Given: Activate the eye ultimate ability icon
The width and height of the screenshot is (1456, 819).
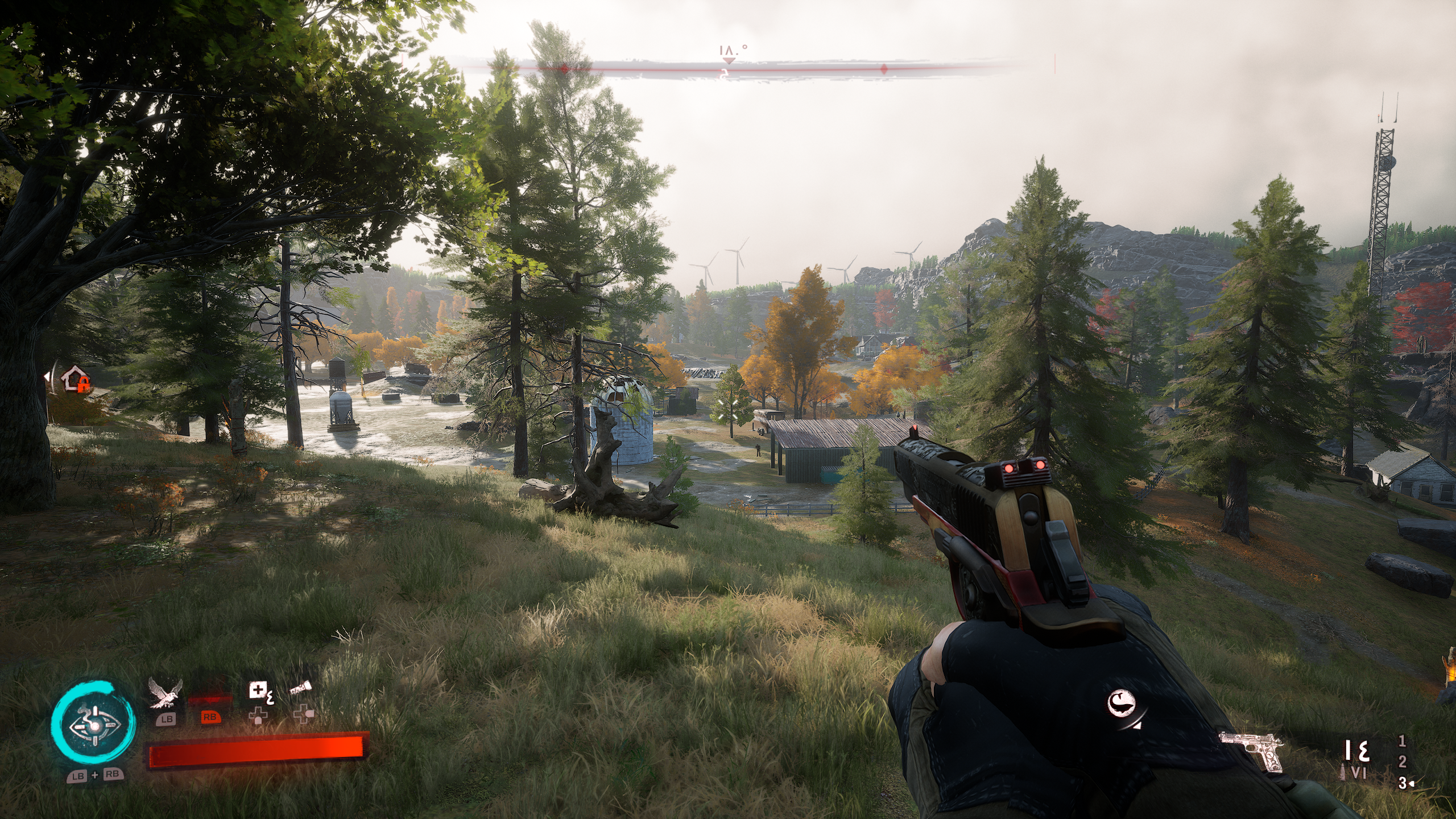Looking at the screenshot, I should coord(93,725).
